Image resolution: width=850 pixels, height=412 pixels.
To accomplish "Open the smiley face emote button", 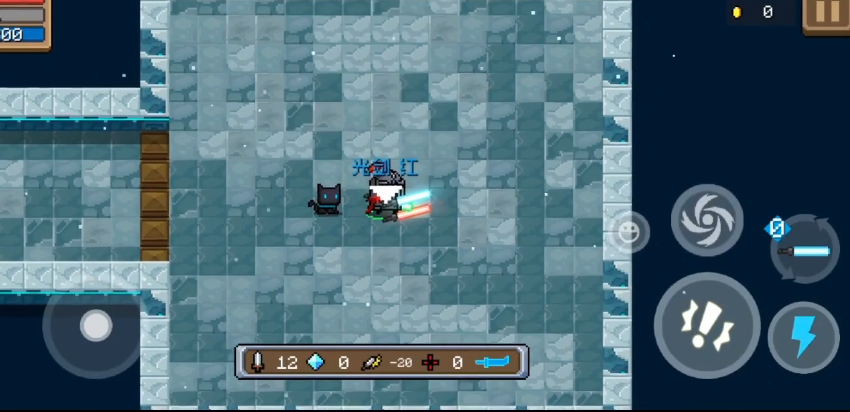I will [628, 232].
